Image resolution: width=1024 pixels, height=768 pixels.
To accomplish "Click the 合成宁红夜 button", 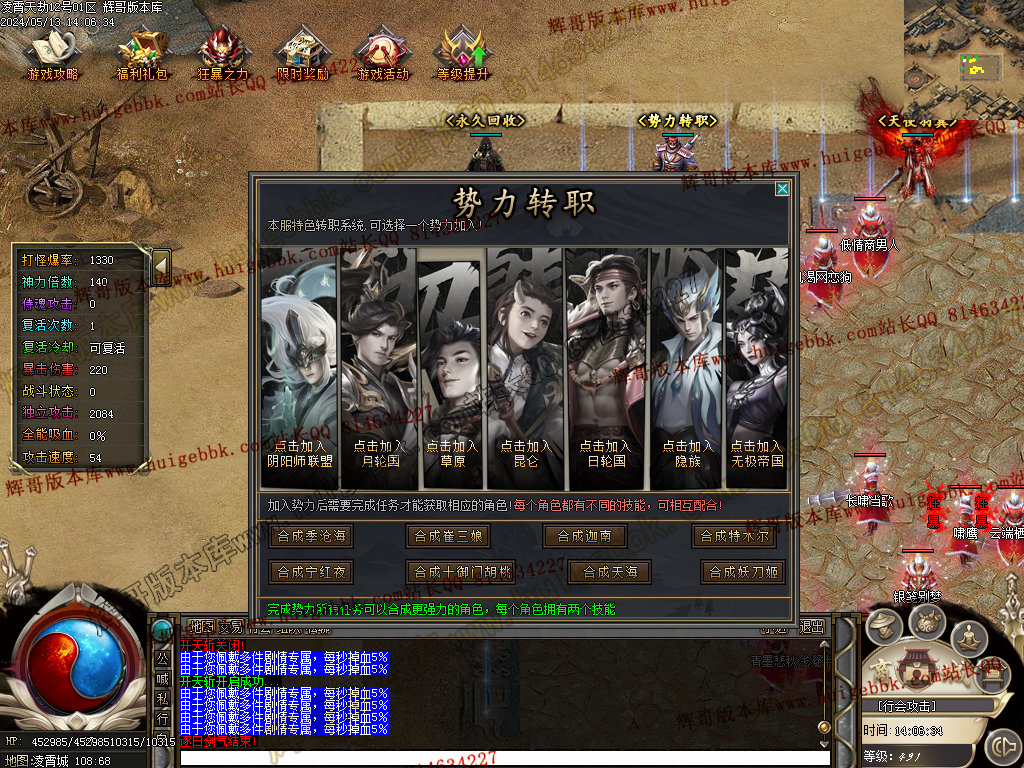I will 311,572.
